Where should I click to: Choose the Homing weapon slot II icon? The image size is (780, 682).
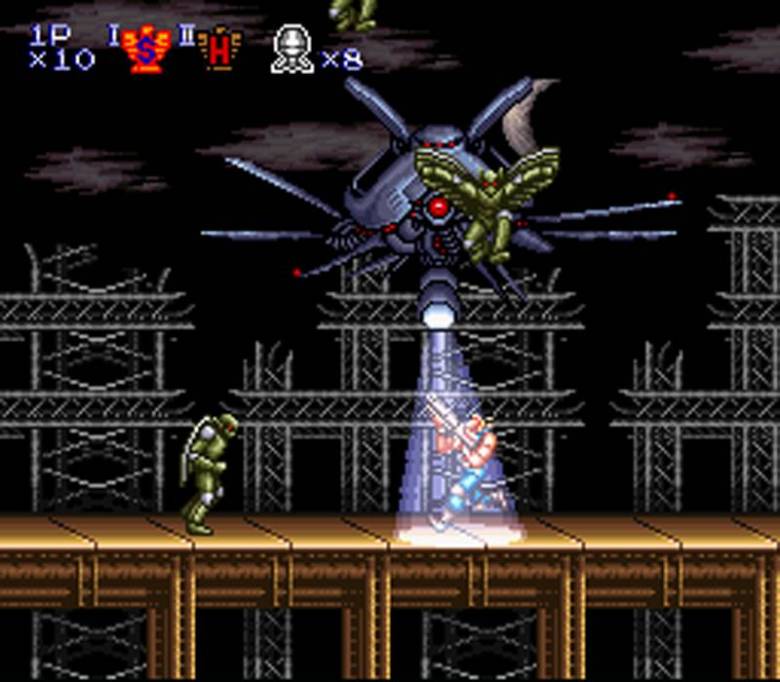(x=219, y=50)
